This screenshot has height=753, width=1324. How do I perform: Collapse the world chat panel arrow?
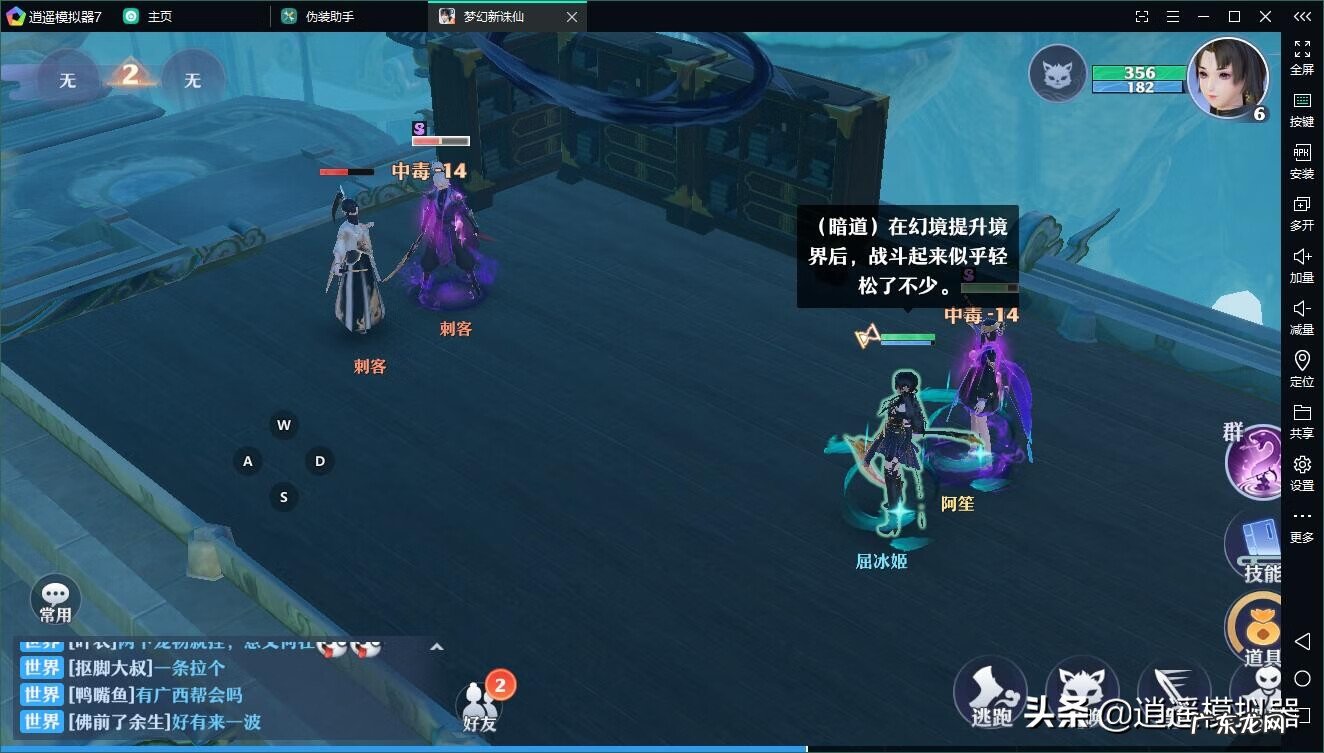tap(437, 648)
